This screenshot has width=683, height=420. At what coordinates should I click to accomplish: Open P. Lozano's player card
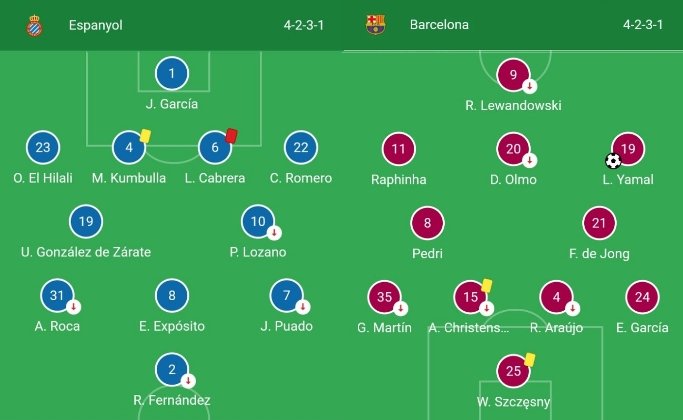coord(258,222)
